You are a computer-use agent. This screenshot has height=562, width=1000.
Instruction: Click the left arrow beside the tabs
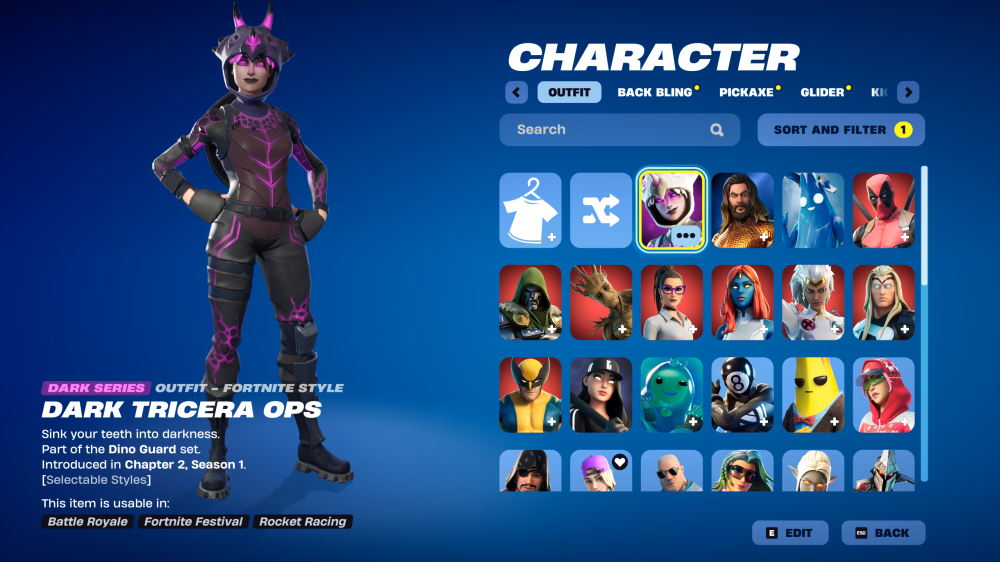pos(516,93)
